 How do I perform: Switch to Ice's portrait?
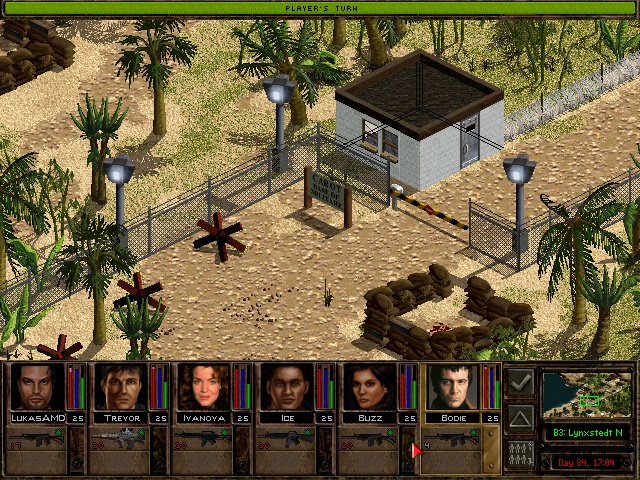pyautogui.click(x=286, y=388)
